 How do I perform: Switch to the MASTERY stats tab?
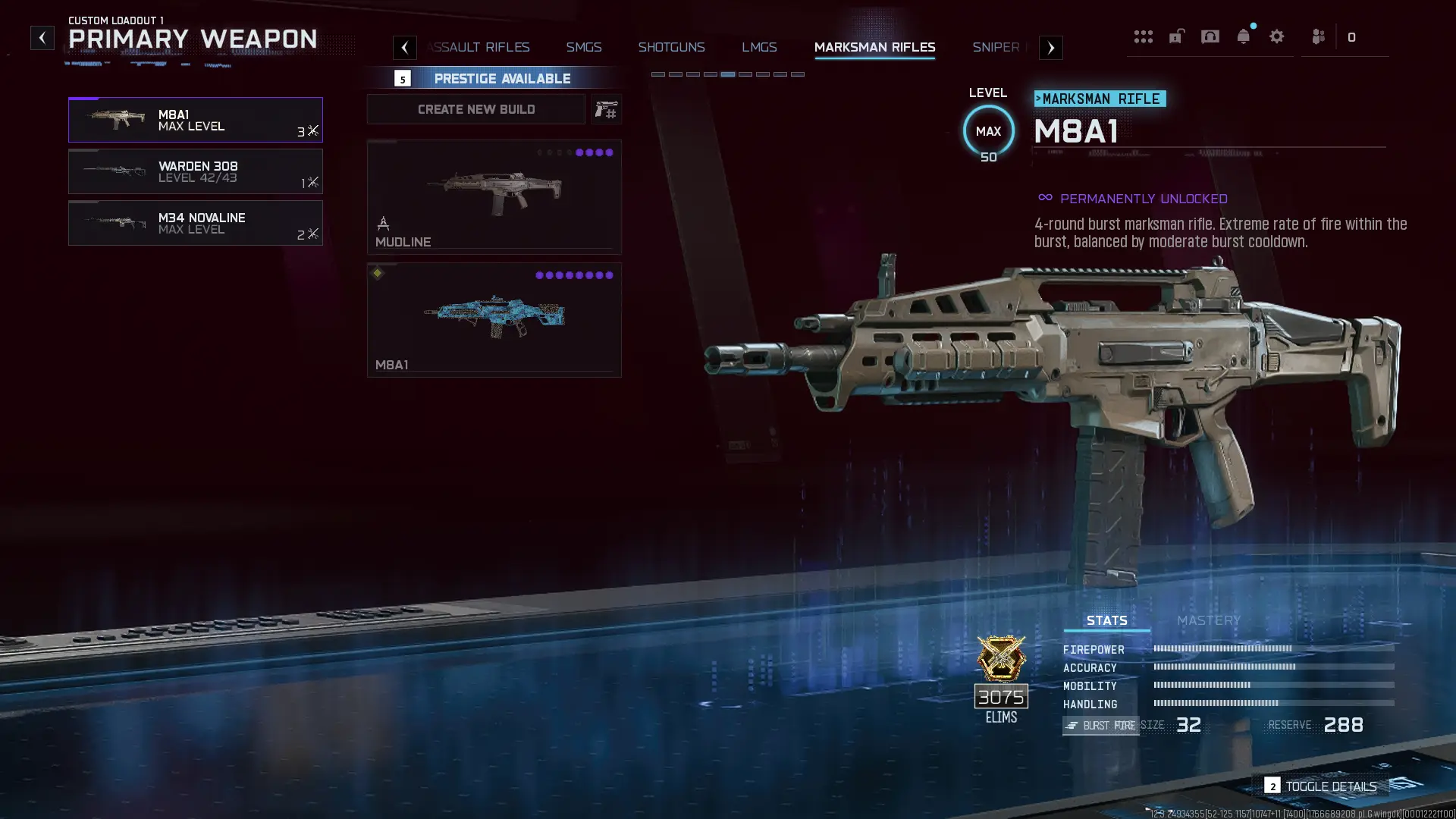pos(1207,620)
